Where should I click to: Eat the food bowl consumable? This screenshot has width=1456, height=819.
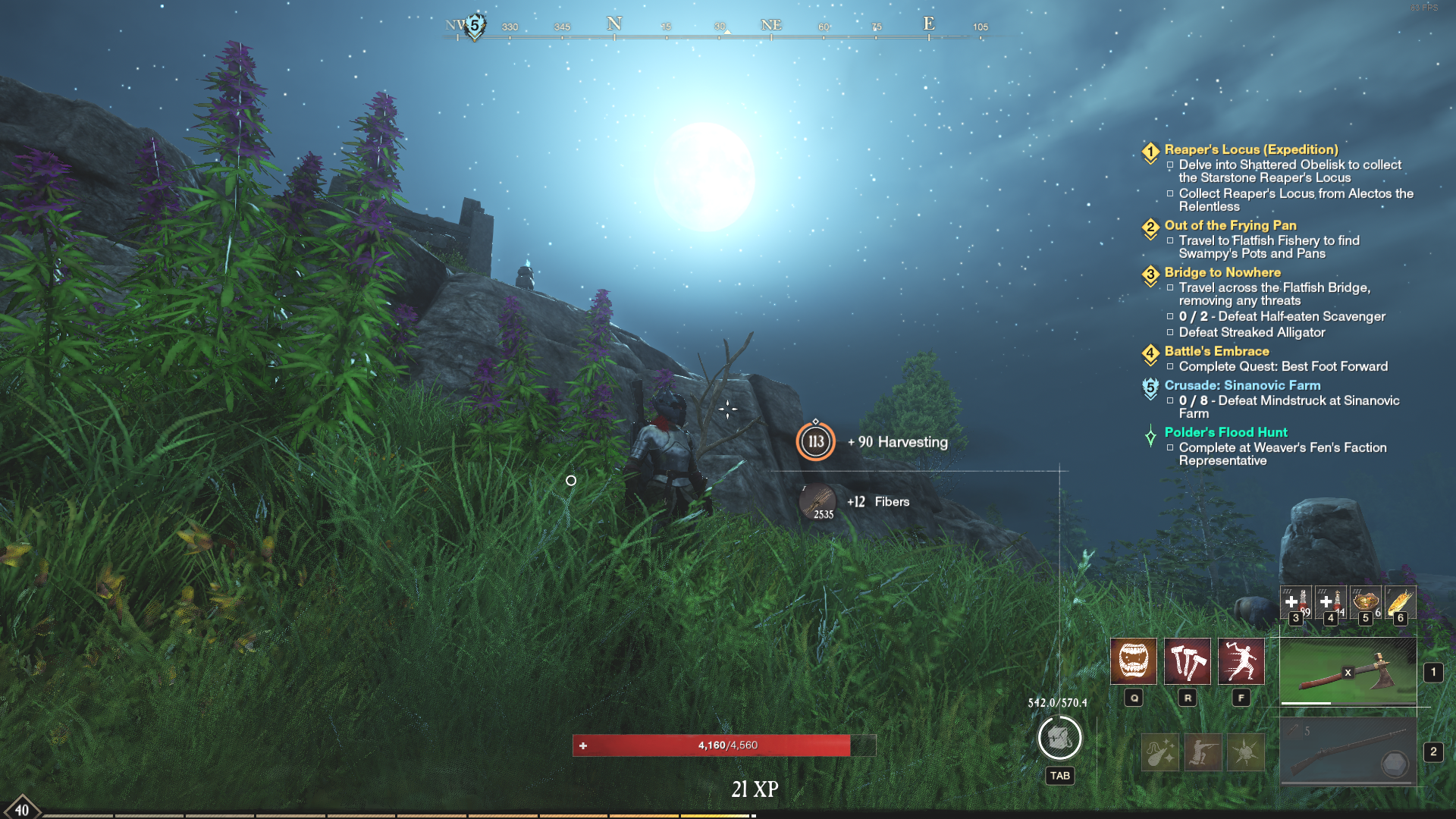point(1365,602)
